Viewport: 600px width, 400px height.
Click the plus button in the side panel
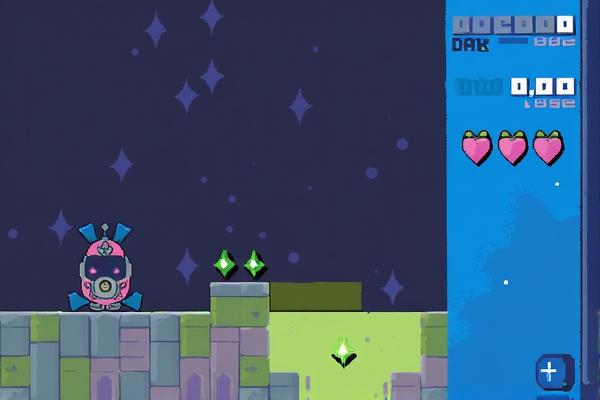click(x=549, y=372)
